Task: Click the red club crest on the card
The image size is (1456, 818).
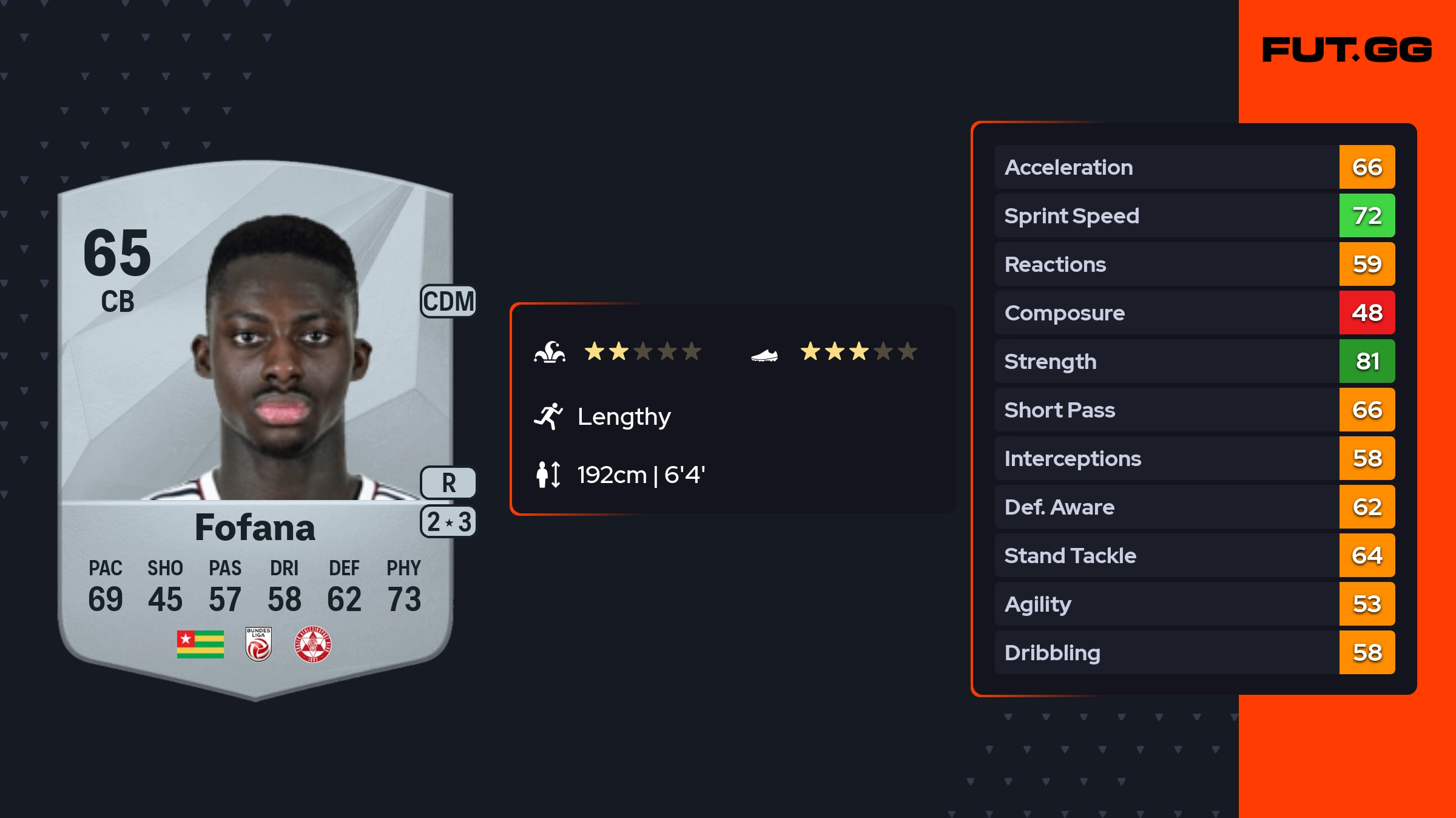Action: point(312,644)
